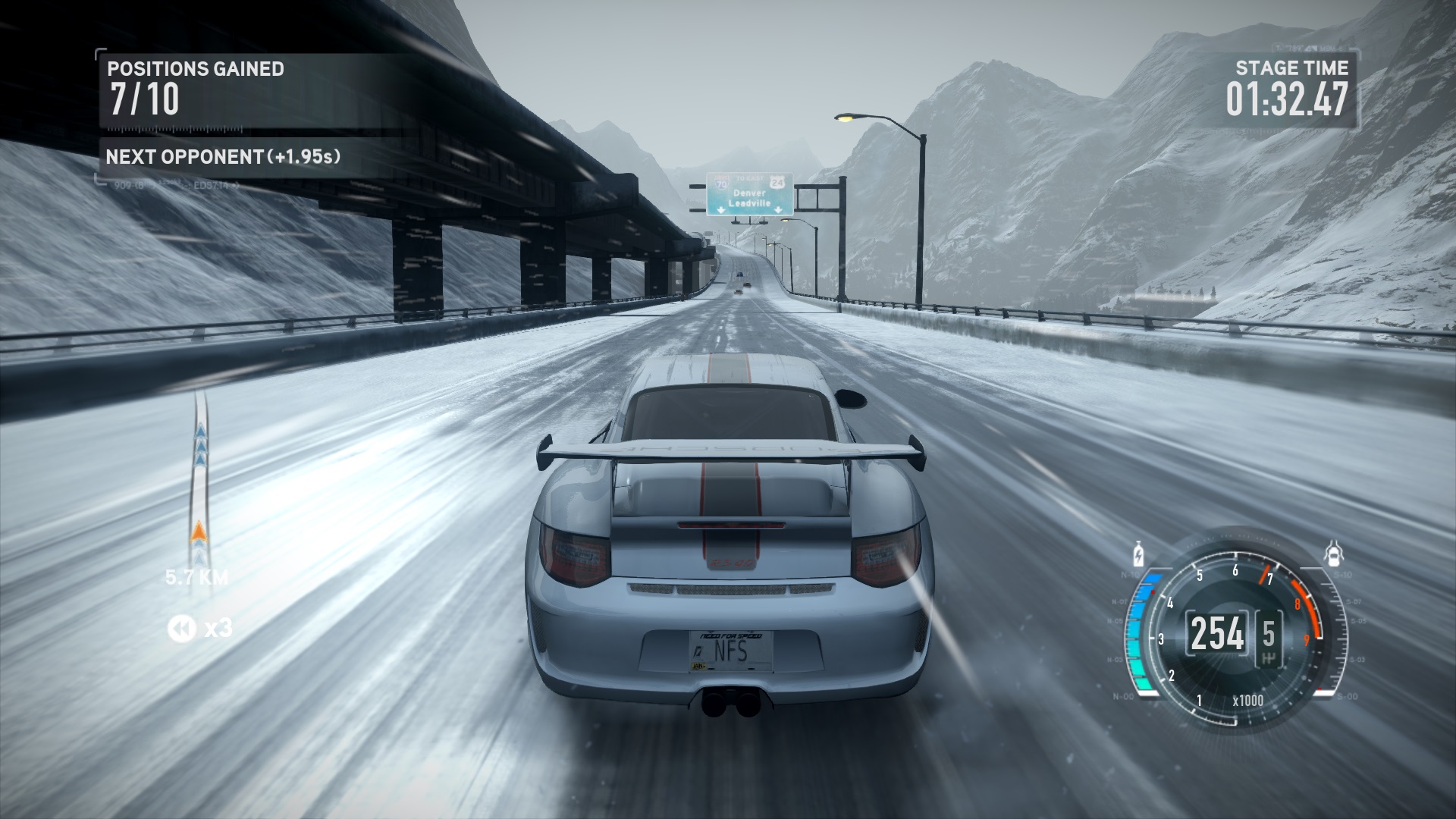Click the orange player marker on the route track
This screenshot has height=819, width=1456.
point(199,534)
